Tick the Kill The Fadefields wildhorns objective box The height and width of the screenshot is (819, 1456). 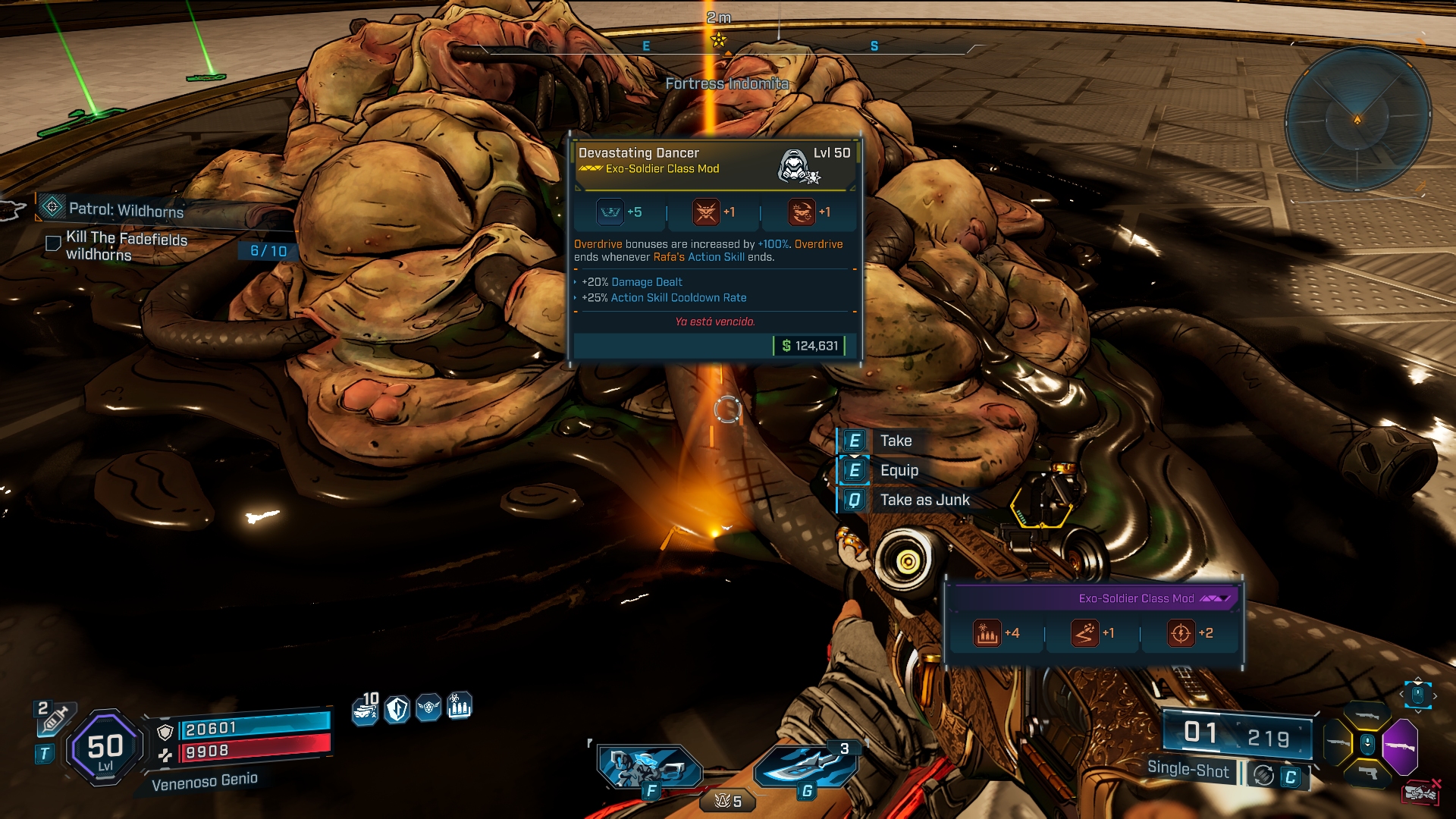(x=53, y=243)
